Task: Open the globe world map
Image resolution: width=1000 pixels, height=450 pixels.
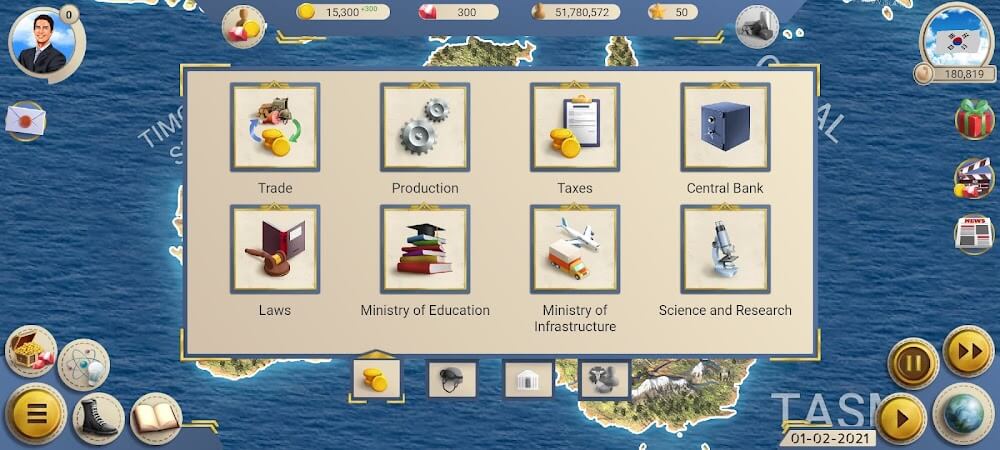Action: 963,414
